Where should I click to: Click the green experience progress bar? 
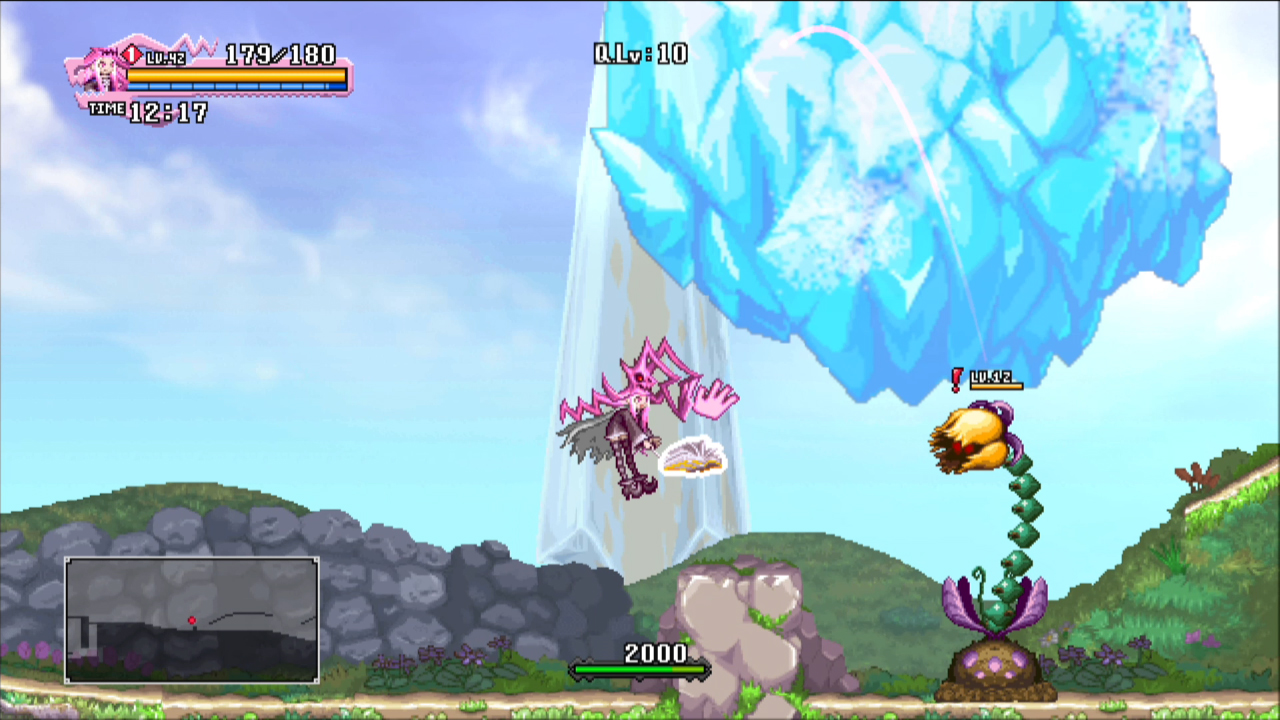(640, 670)
